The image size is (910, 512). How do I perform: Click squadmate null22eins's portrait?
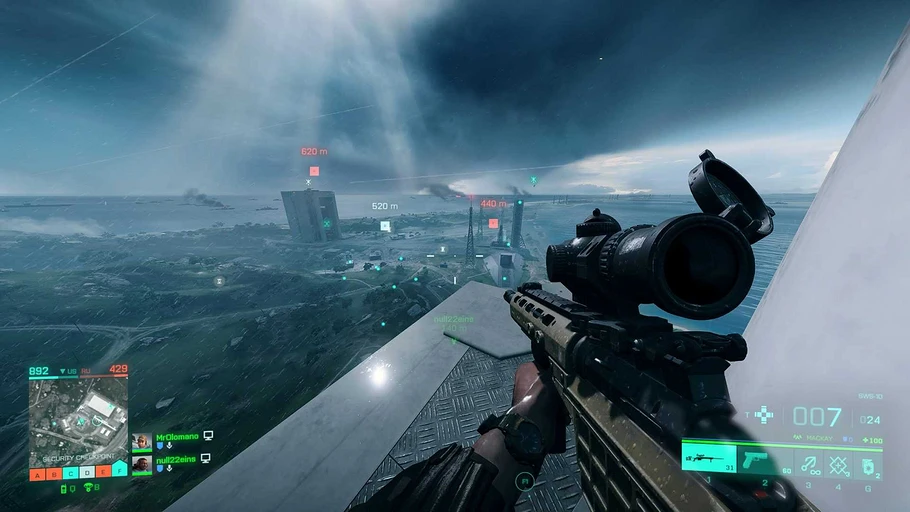(x=142, y=464)
